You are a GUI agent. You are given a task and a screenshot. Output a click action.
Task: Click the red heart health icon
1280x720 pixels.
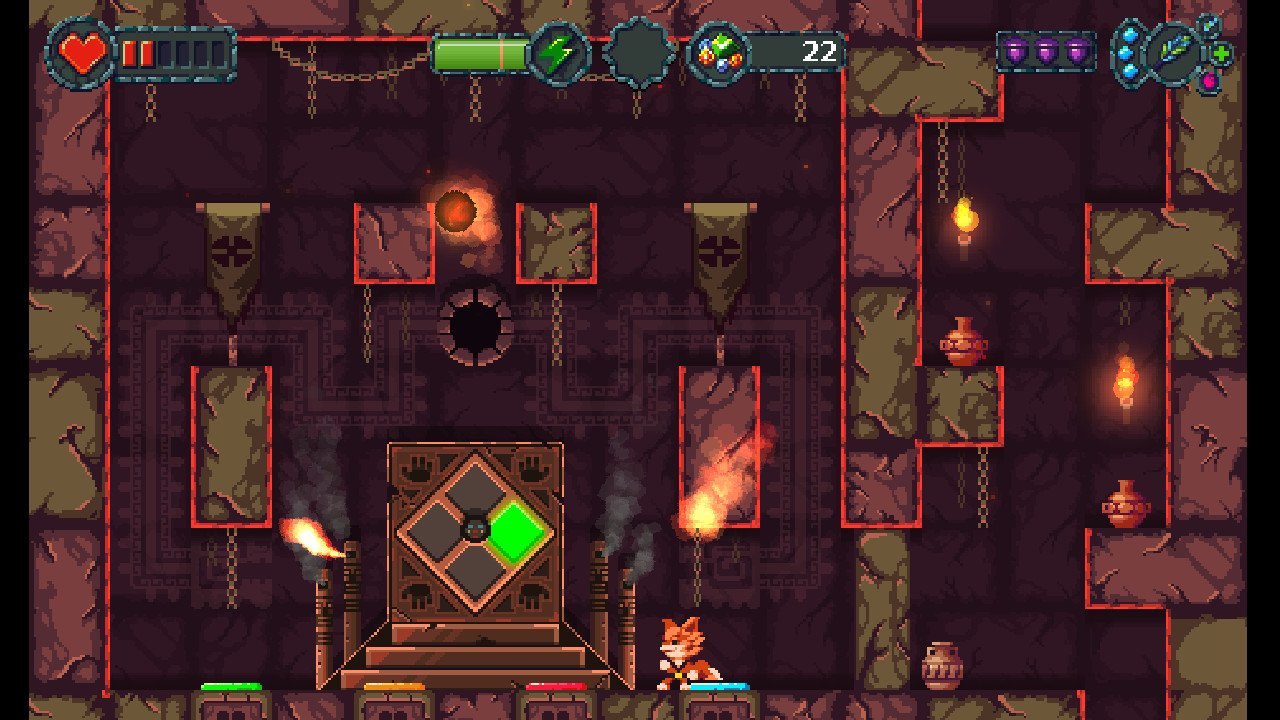click(x=82, y=52)
